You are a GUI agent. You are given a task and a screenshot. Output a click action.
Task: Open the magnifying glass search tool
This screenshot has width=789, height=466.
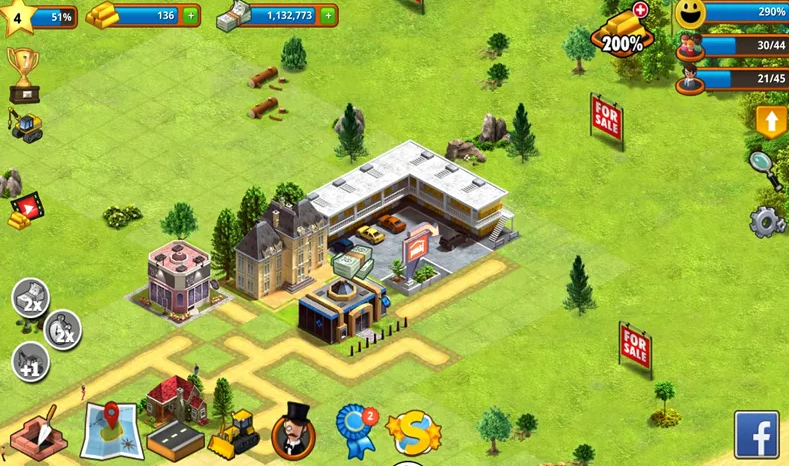(x=766, y=168)
